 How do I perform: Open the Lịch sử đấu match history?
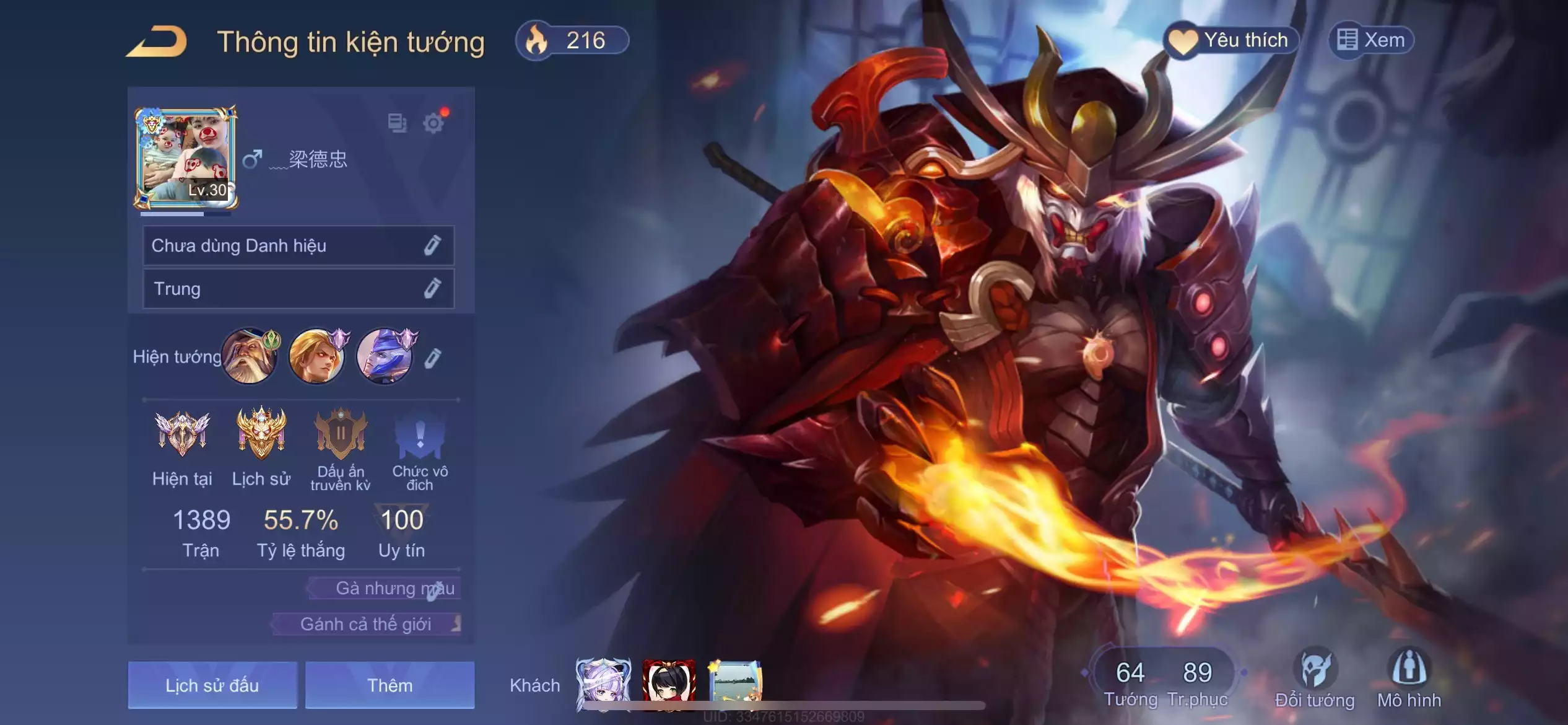point(212,685)
